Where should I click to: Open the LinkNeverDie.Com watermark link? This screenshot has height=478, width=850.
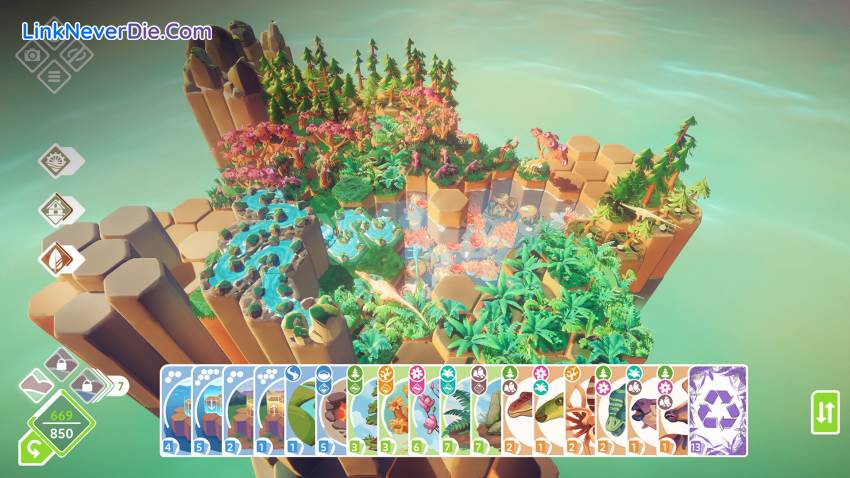[x=116, y=31]
